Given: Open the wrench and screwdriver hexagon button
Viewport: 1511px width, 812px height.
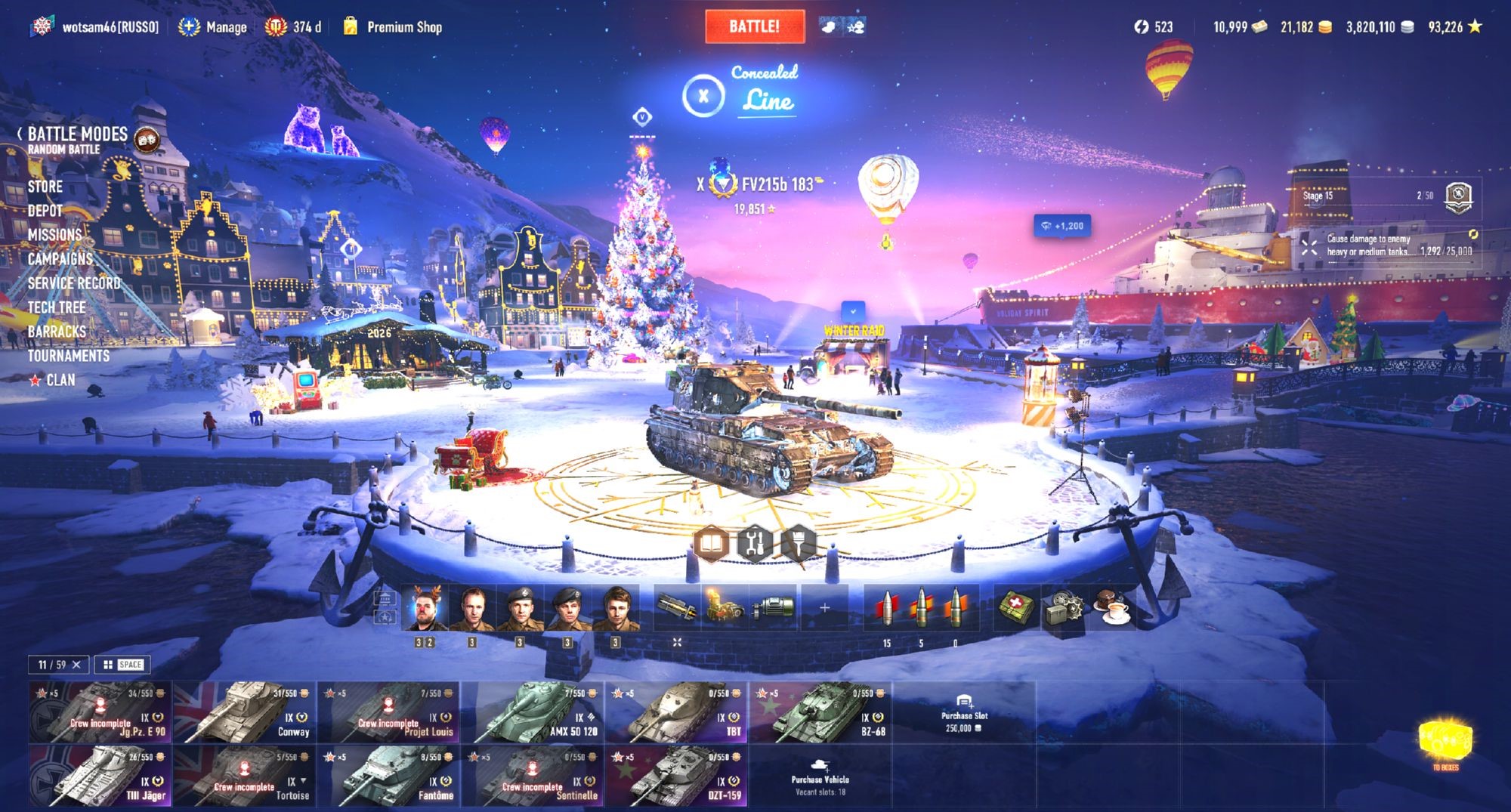Looking at the screenshot, I should (x=755, y=542).
